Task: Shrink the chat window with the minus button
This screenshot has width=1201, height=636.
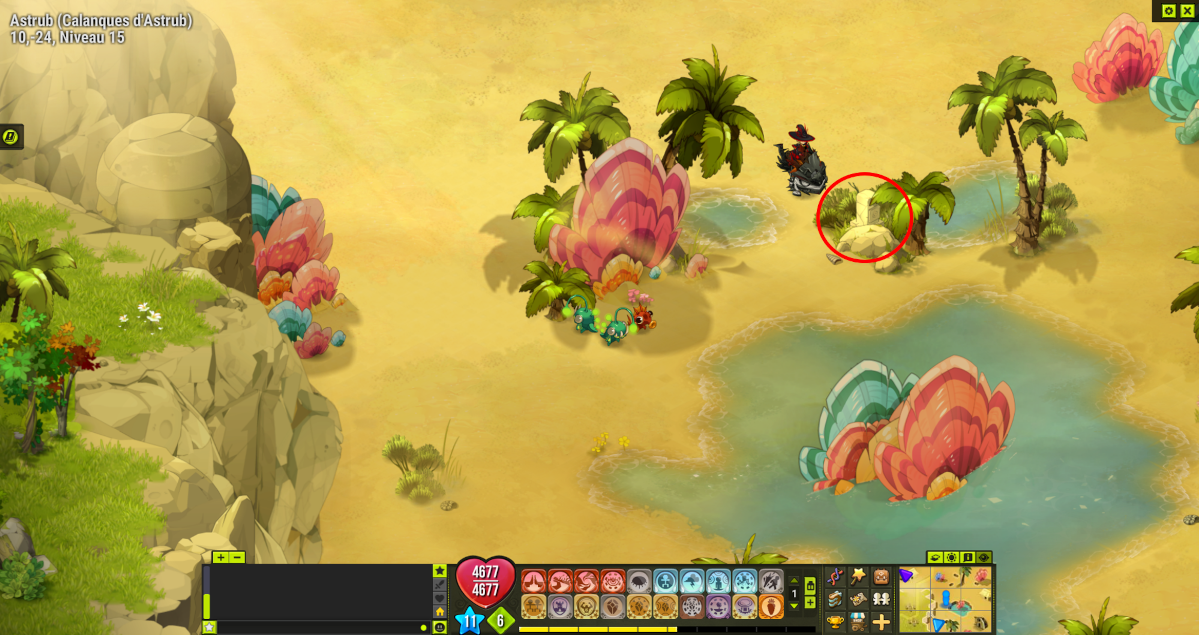Action: coord(237,557)
